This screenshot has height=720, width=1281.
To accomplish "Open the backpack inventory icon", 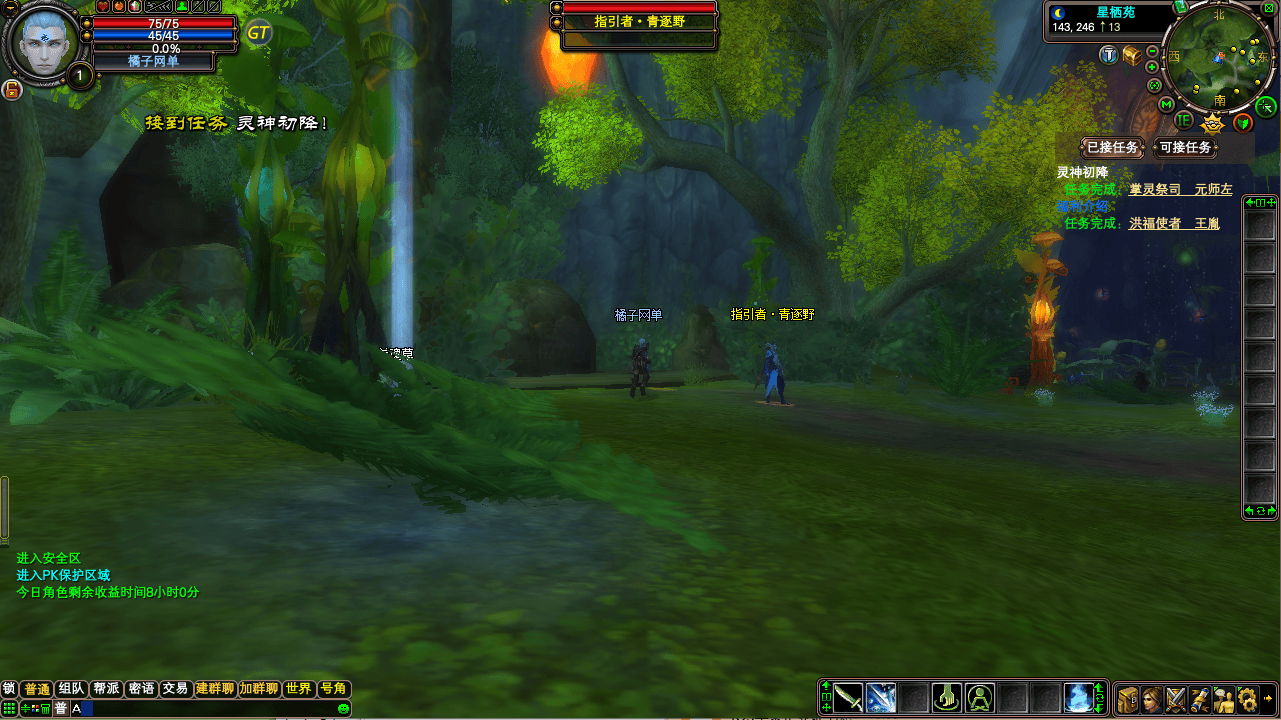I will 1128,698.
